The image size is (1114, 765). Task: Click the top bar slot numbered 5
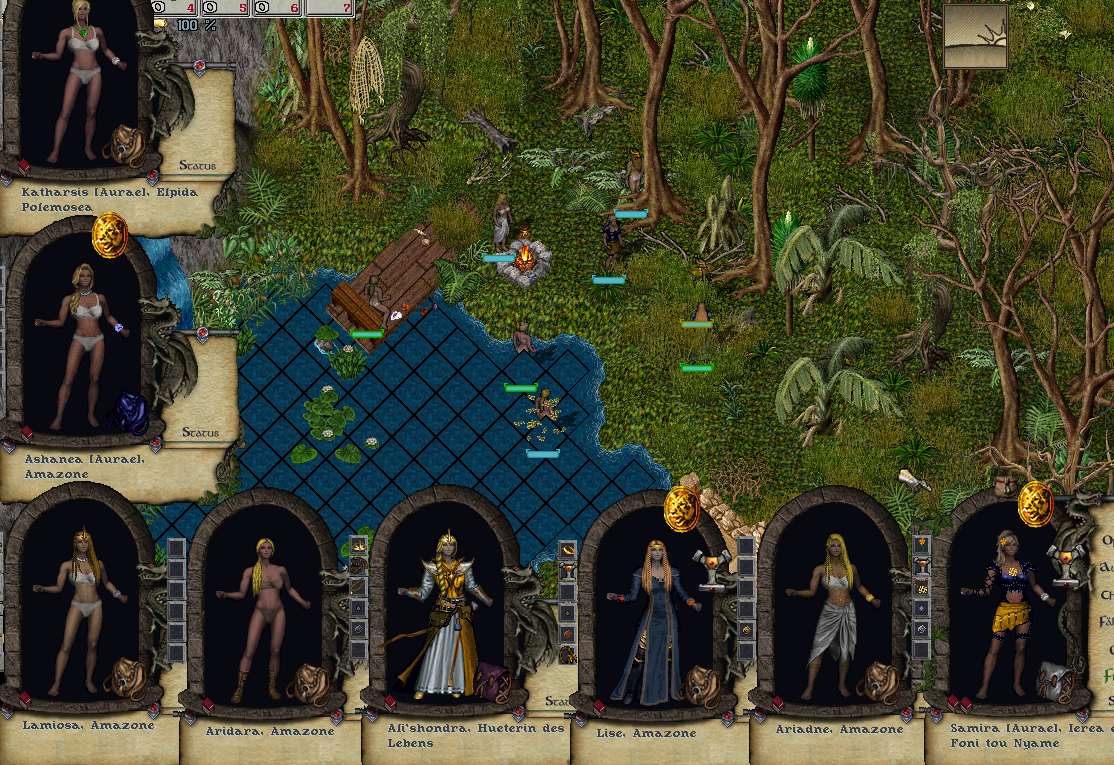225,8
